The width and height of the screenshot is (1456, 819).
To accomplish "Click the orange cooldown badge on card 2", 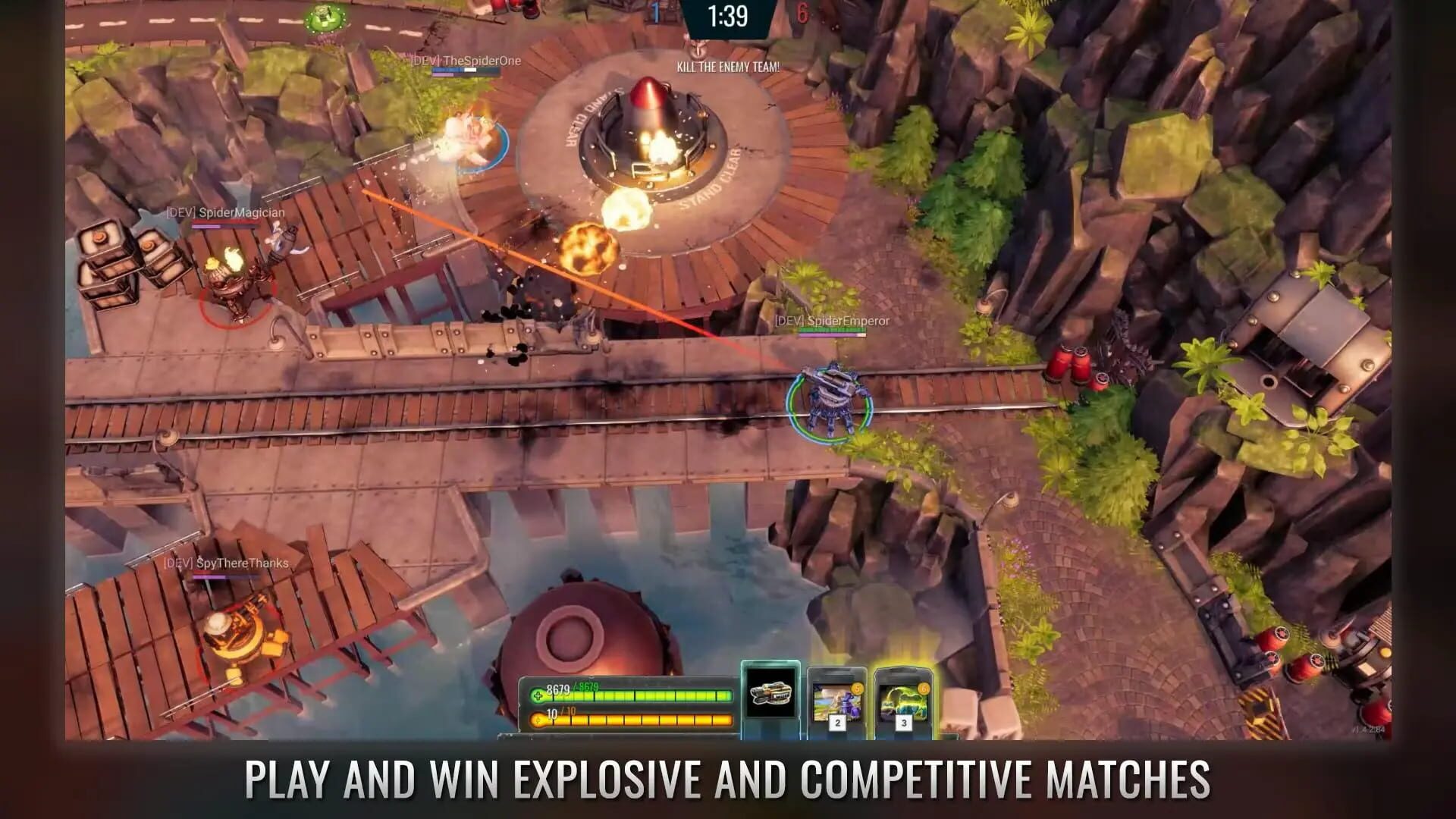I will pos(858,689).
